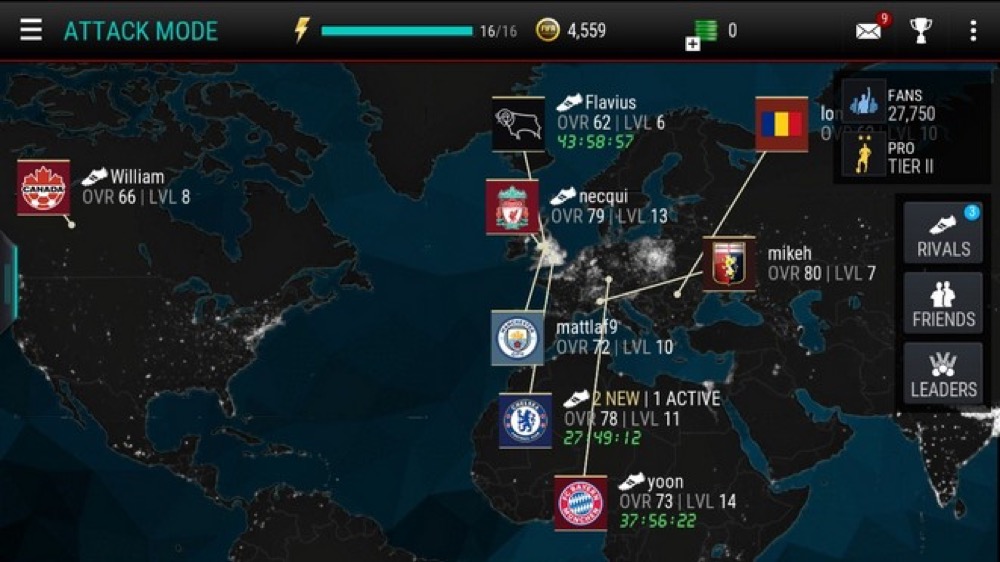
Task: Select Flavius's Derby County badge
Action: pos(518,123)
